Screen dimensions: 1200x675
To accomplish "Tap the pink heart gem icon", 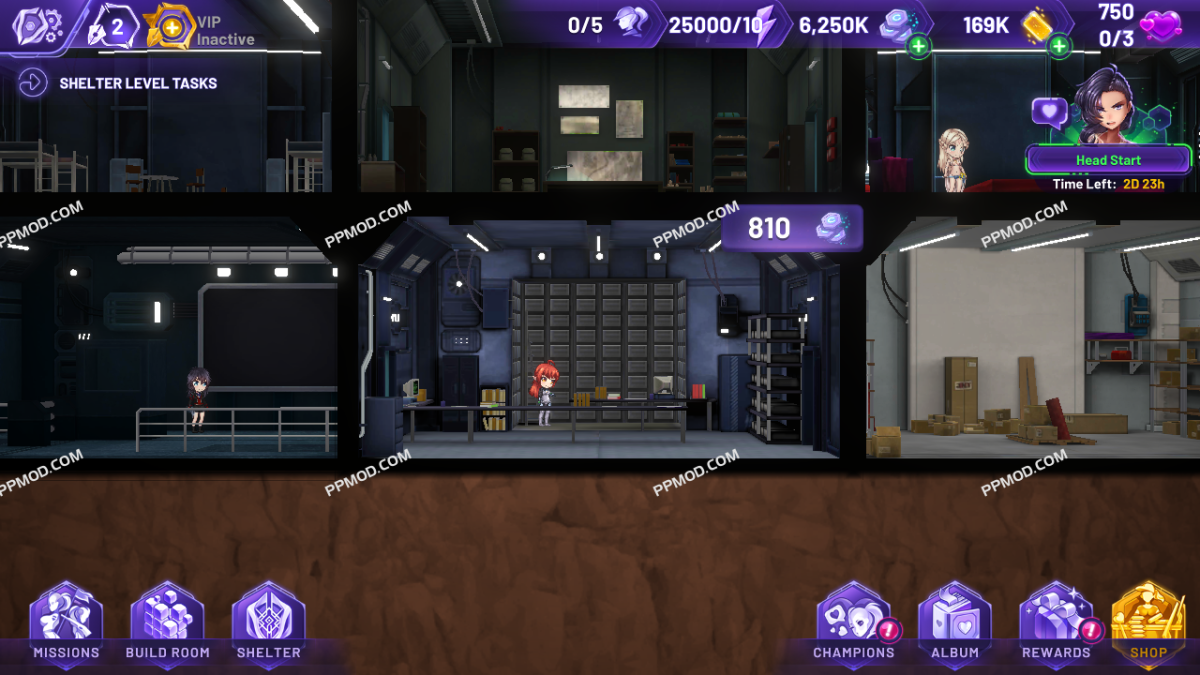I will (1161, 24).
